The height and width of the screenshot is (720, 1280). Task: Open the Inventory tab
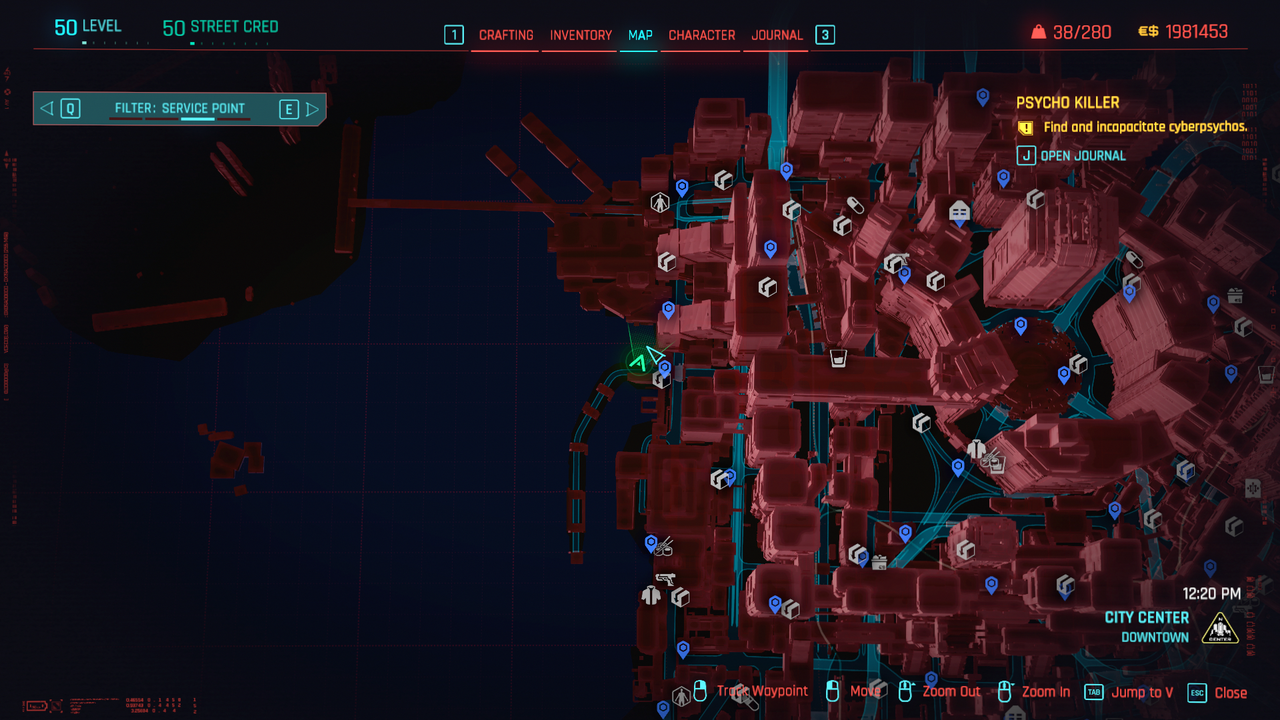(x=580, y=35)
